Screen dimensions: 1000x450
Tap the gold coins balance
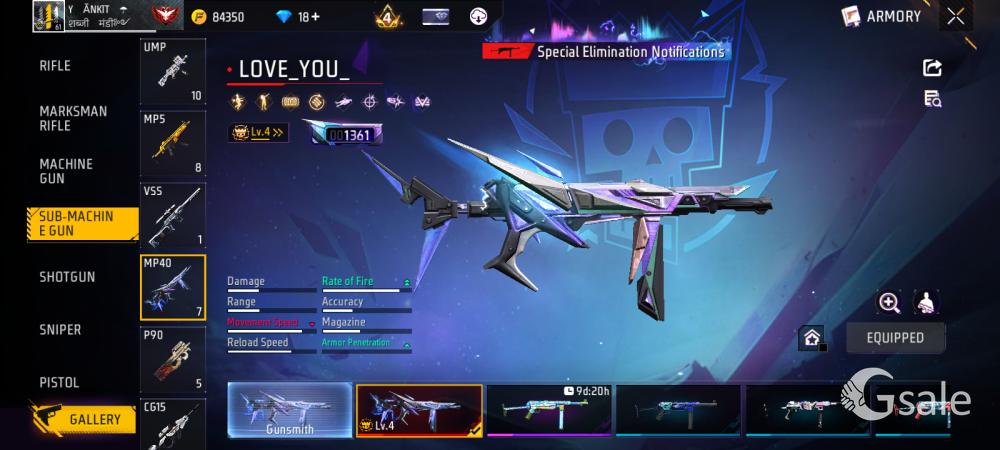pos(218,17)
